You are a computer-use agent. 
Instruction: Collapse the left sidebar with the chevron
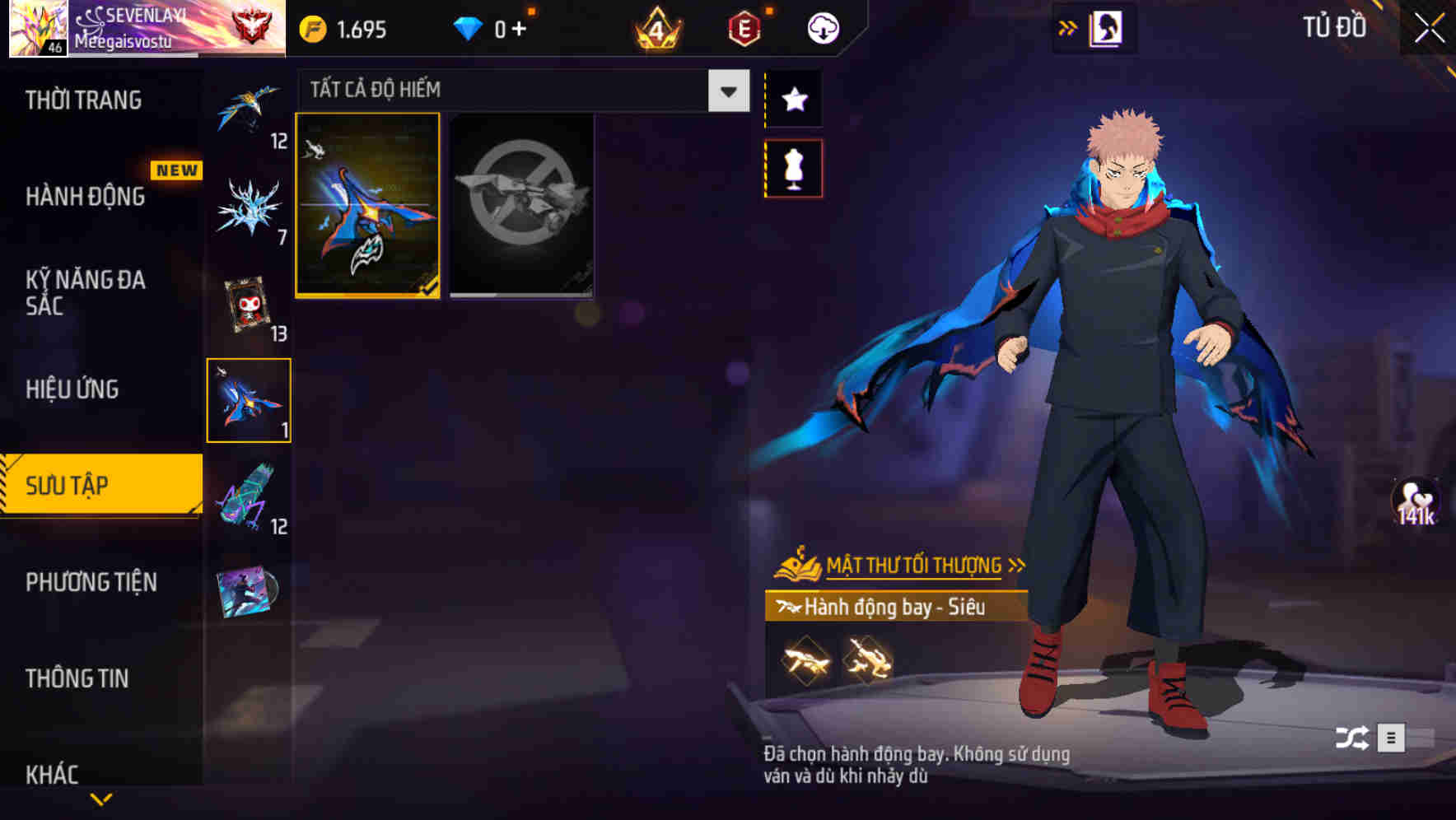pyautogui.click(x=102, y=797)
